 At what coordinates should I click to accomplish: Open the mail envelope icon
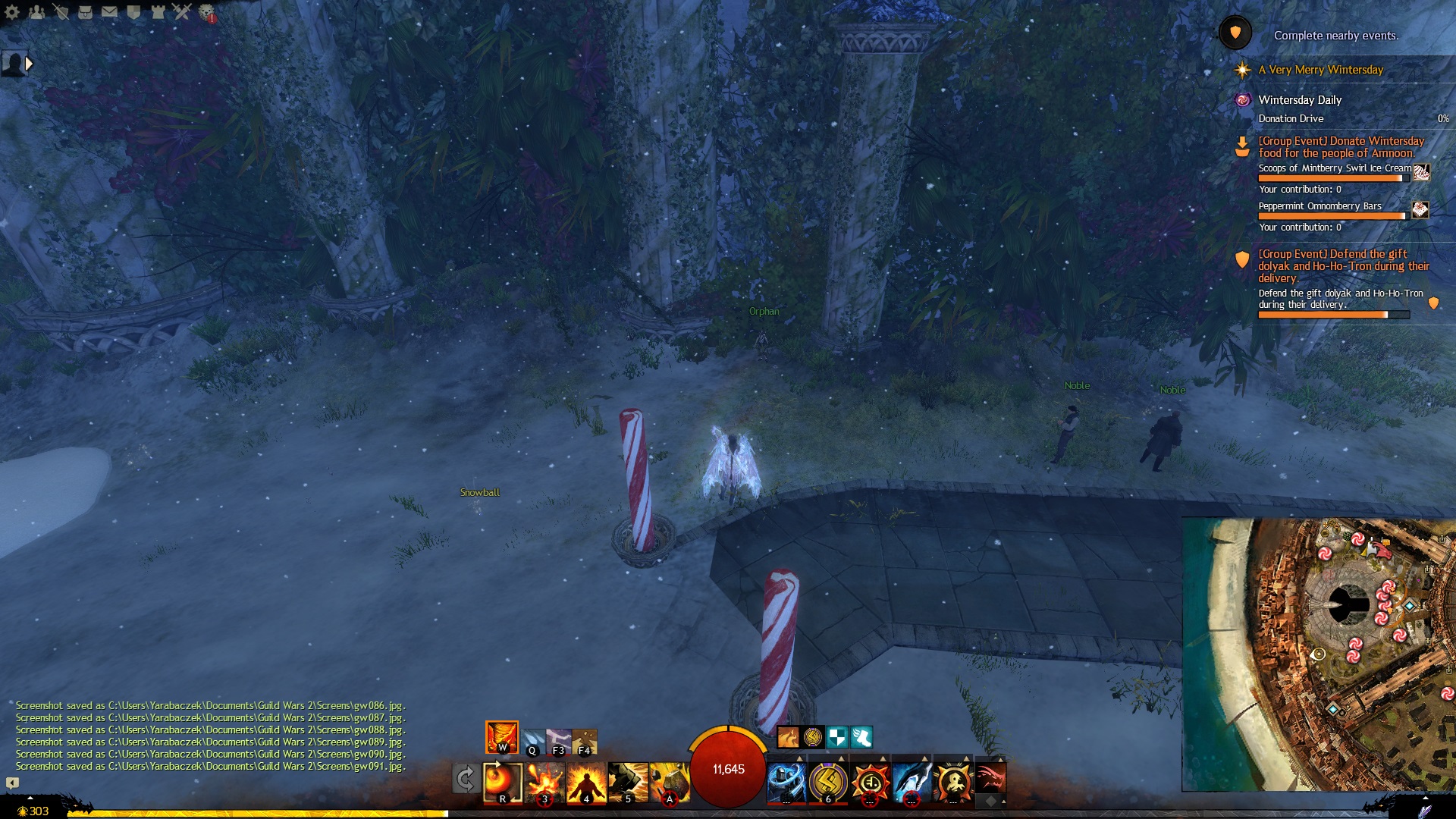[109, 11]
